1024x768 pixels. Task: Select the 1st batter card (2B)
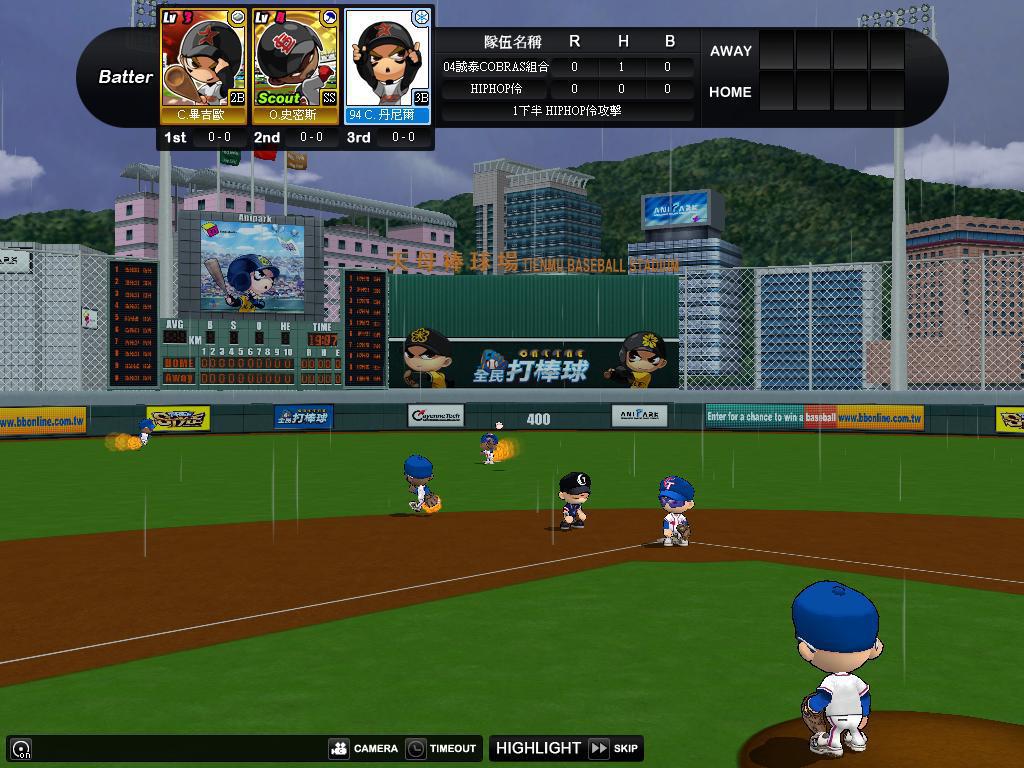coord(204,66)
